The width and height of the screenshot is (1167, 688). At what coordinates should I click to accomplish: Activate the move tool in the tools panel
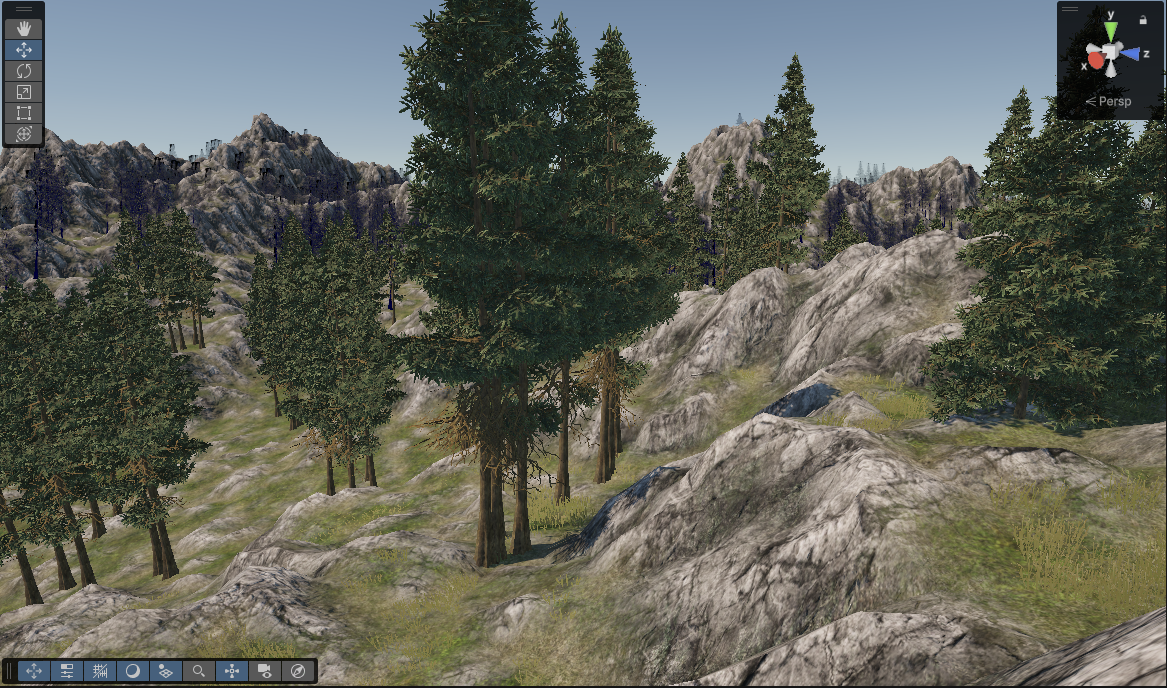(x=24, y=50)
